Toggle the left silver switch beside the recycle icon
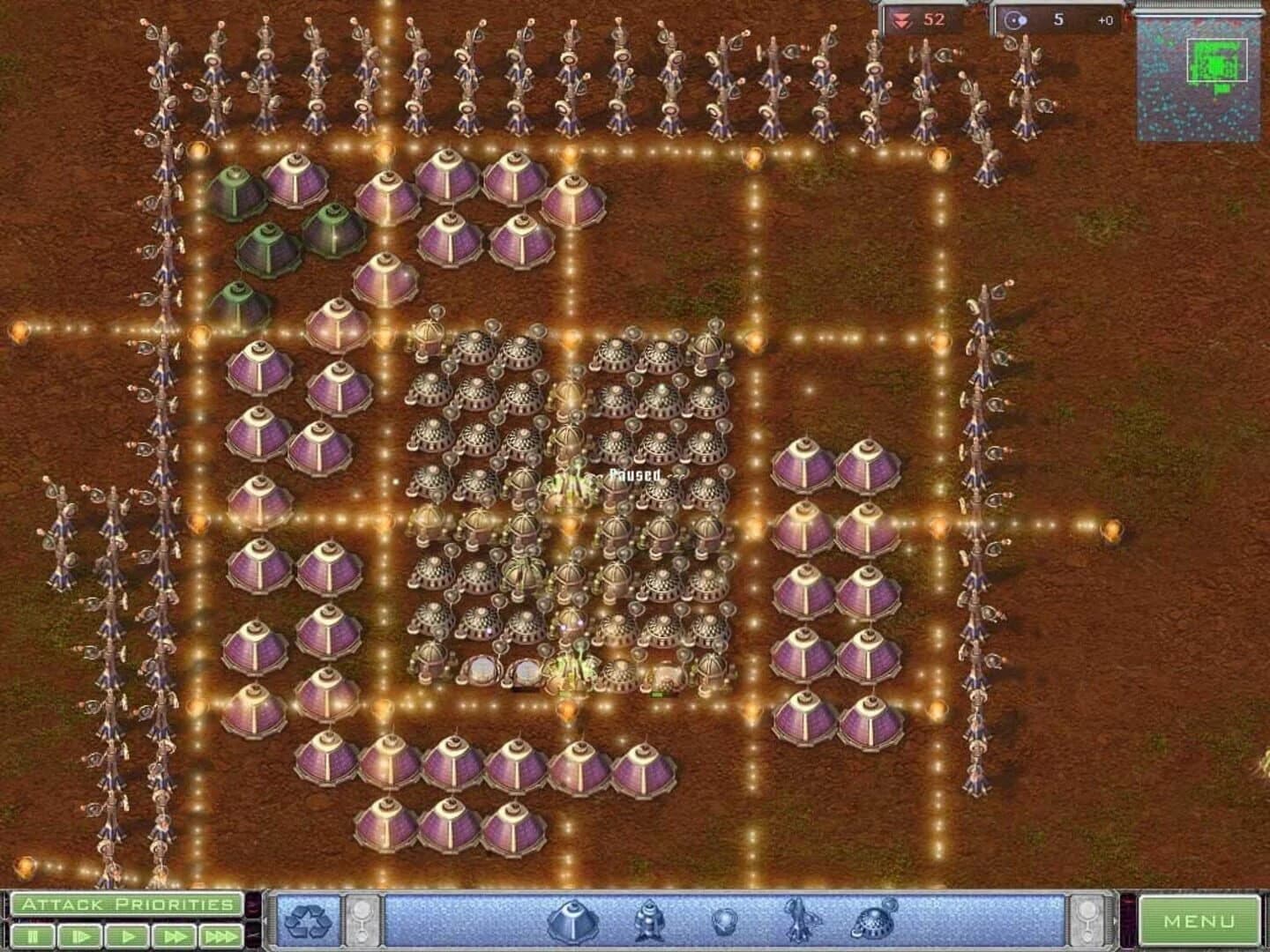The image size is (1270, 952). 362,919
